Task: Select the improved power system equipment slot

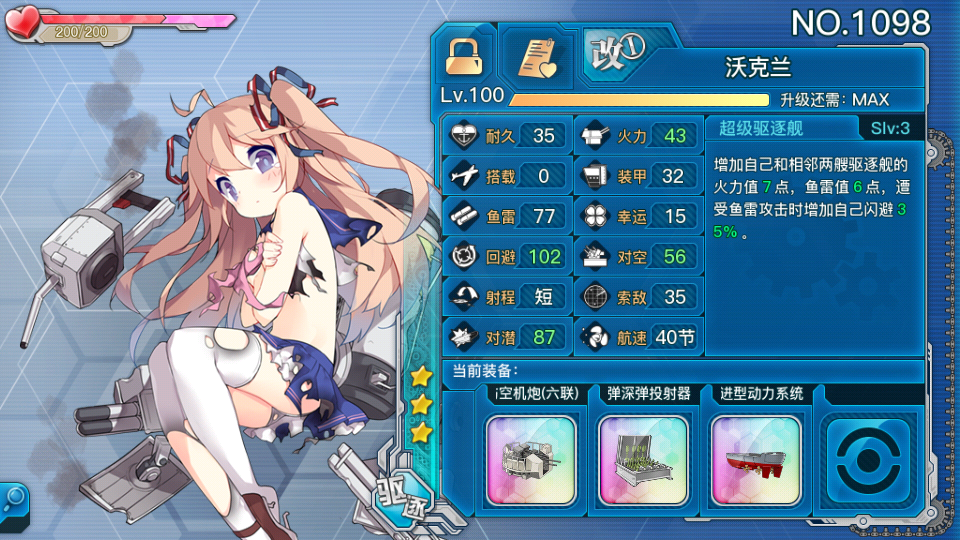Action: [x=756, y=446]
